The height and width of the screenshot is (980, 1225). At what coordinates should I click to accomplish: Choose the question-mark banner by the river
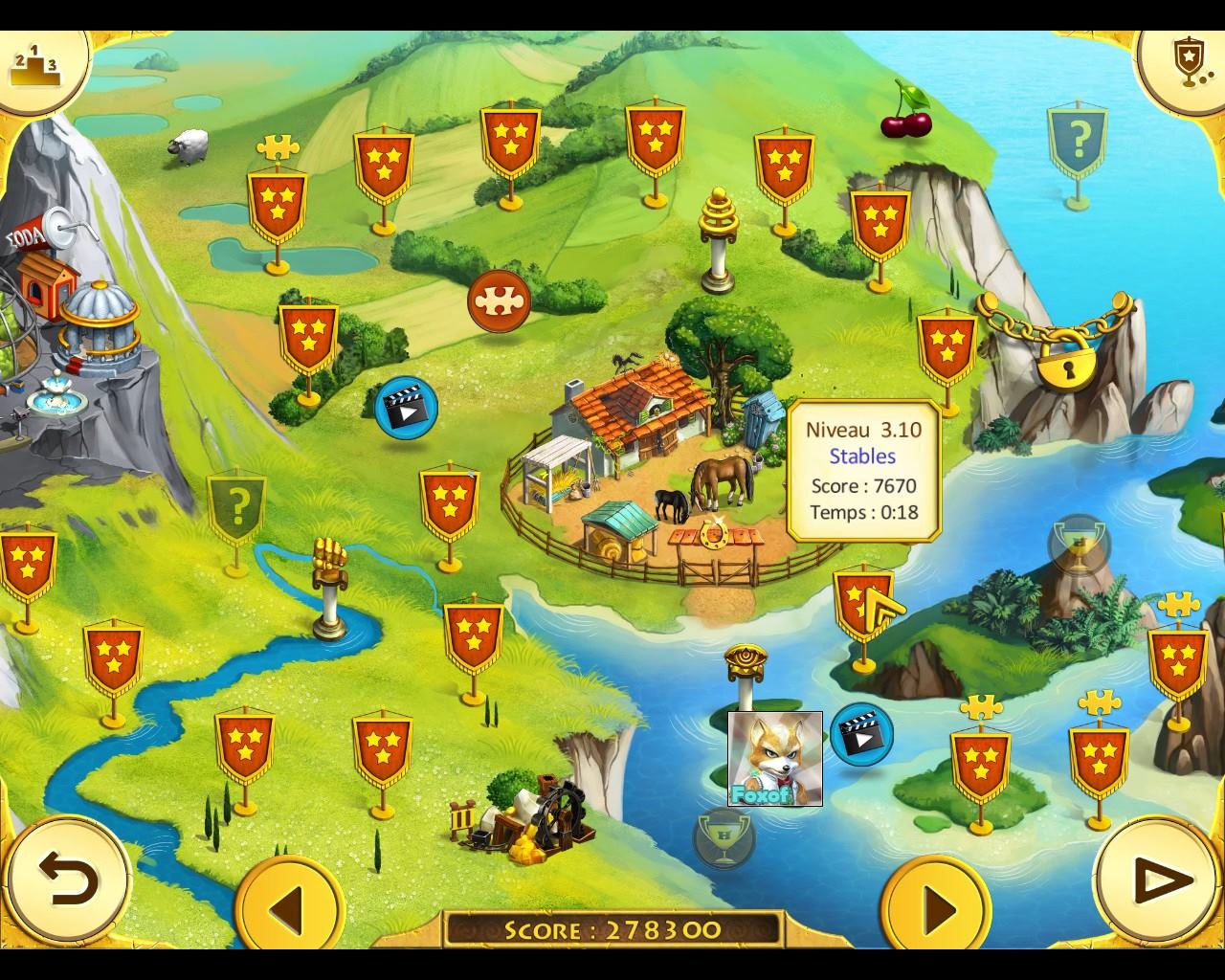pyautogui.click(x=237, y=507)
